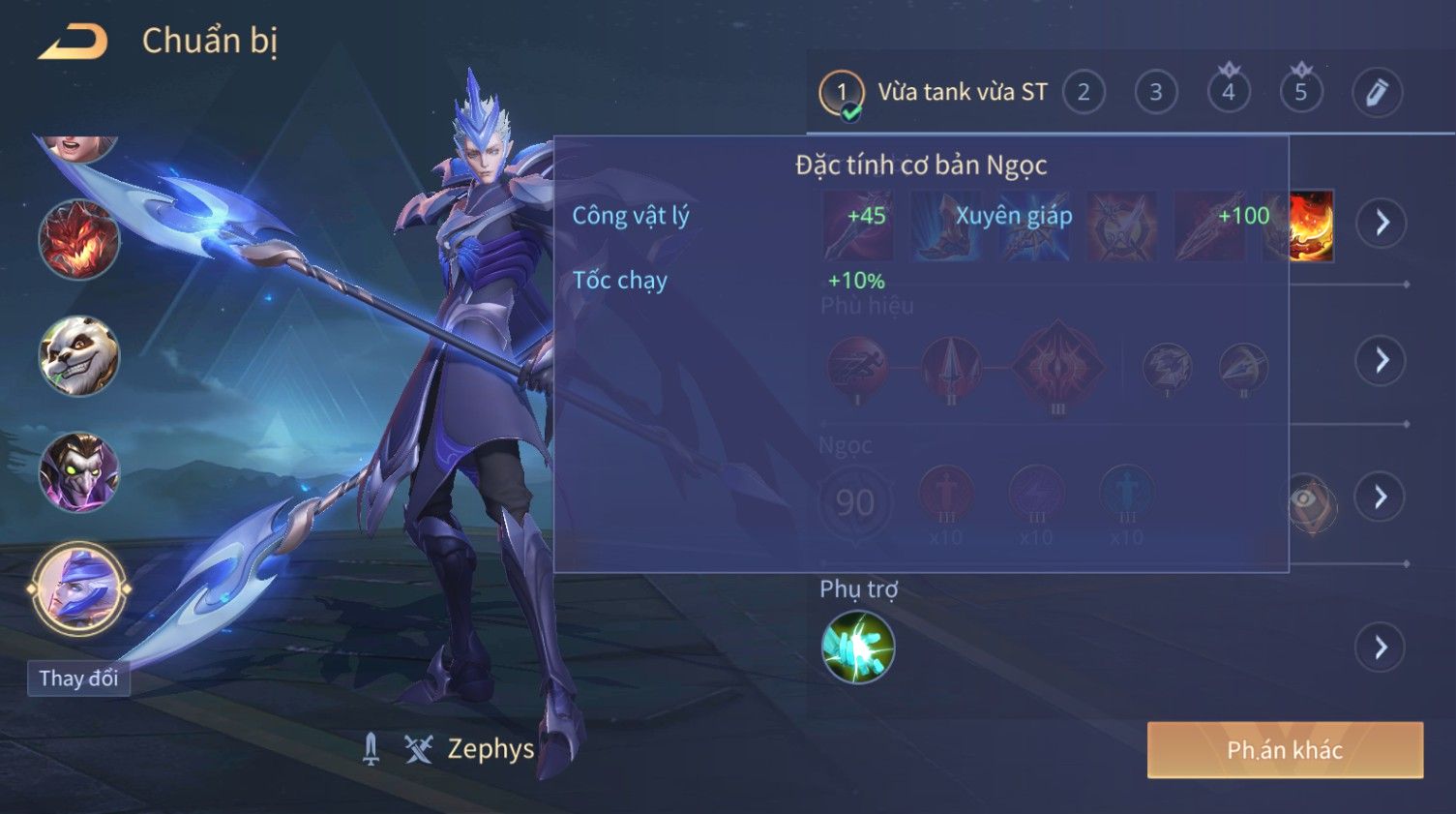Switch to preset tab 2
The width and height of the screenshot is (1456, 814).
point(1084,93)
